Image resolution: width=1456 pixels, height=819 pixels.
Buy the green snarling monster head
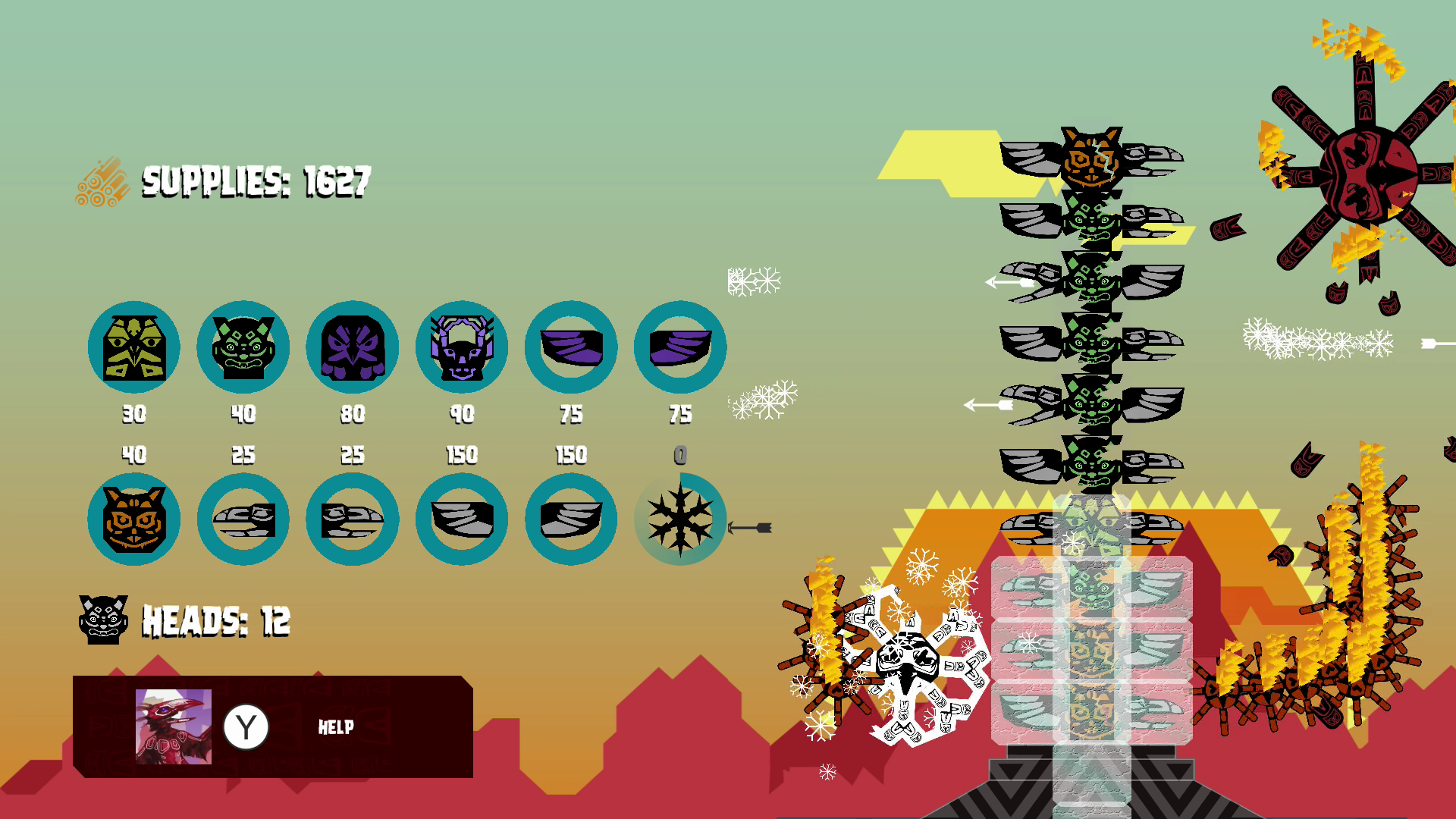point(243,347)
